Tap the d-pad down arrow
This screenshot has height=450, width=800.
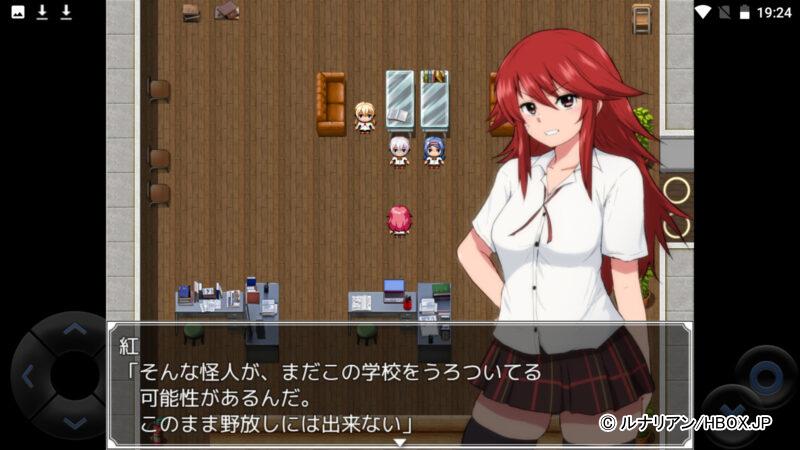[x=74, y=424]
